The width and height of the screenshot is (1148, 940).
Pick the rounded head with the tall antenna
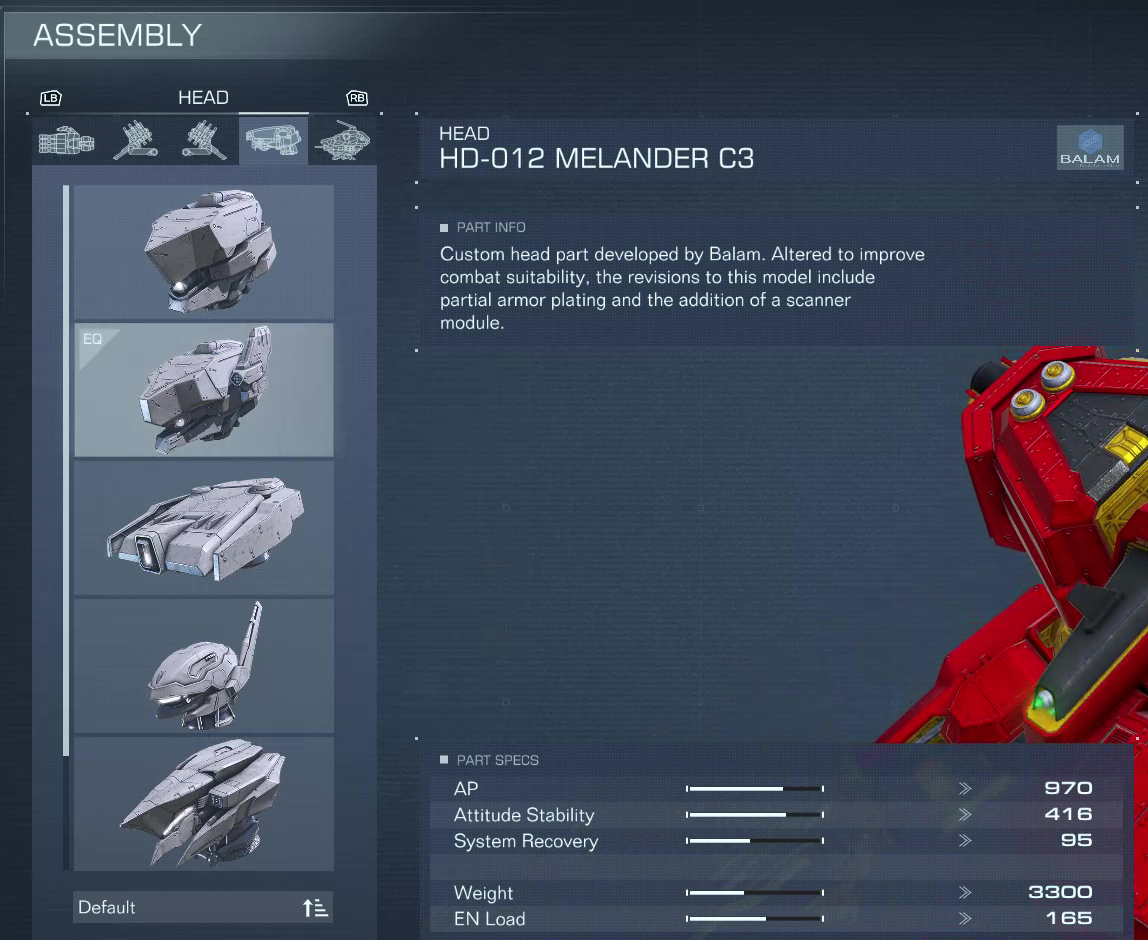(204, 666)
